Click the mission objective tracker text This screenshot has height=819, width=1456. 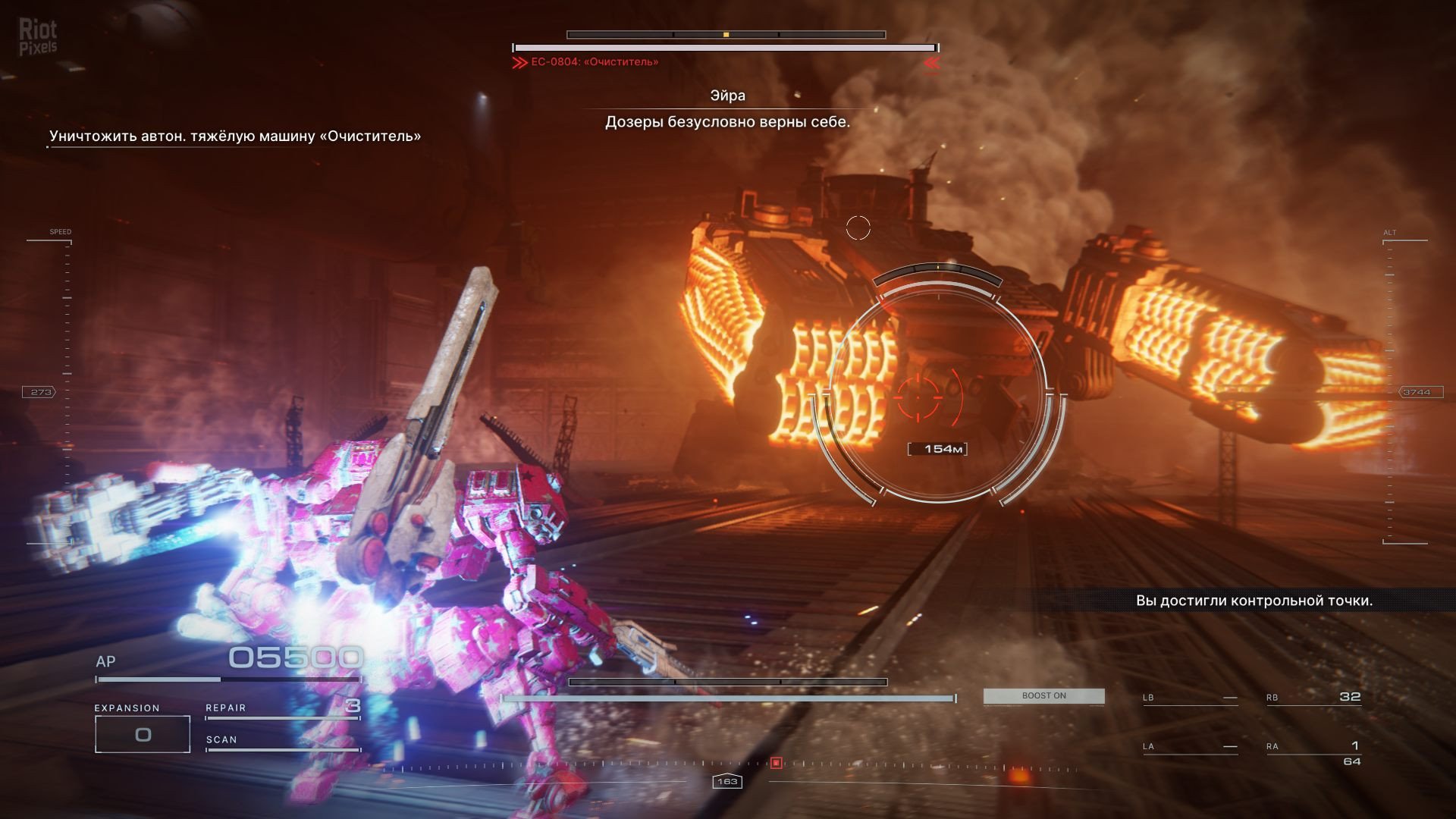pos(235,136)
